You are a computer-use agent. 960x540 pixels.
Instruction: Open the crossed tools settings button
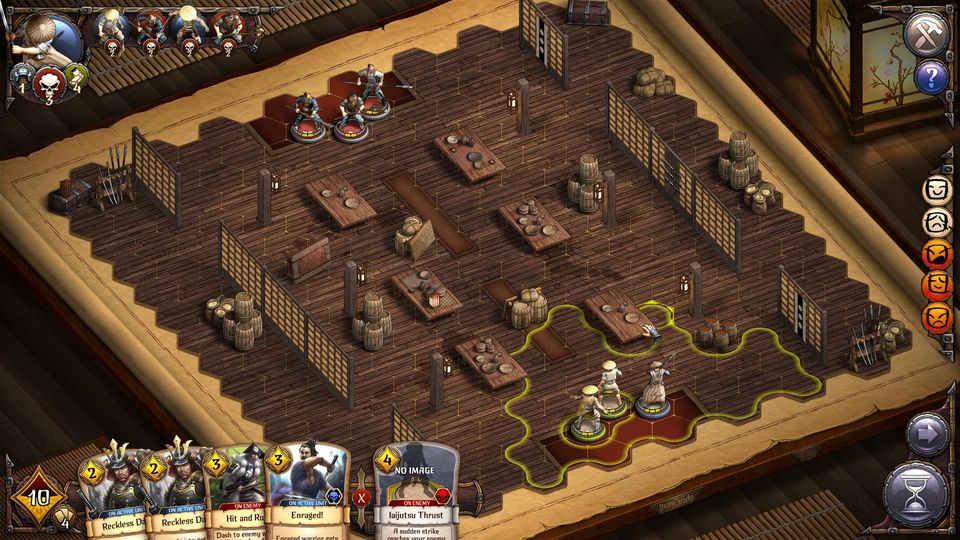point(925,34)
